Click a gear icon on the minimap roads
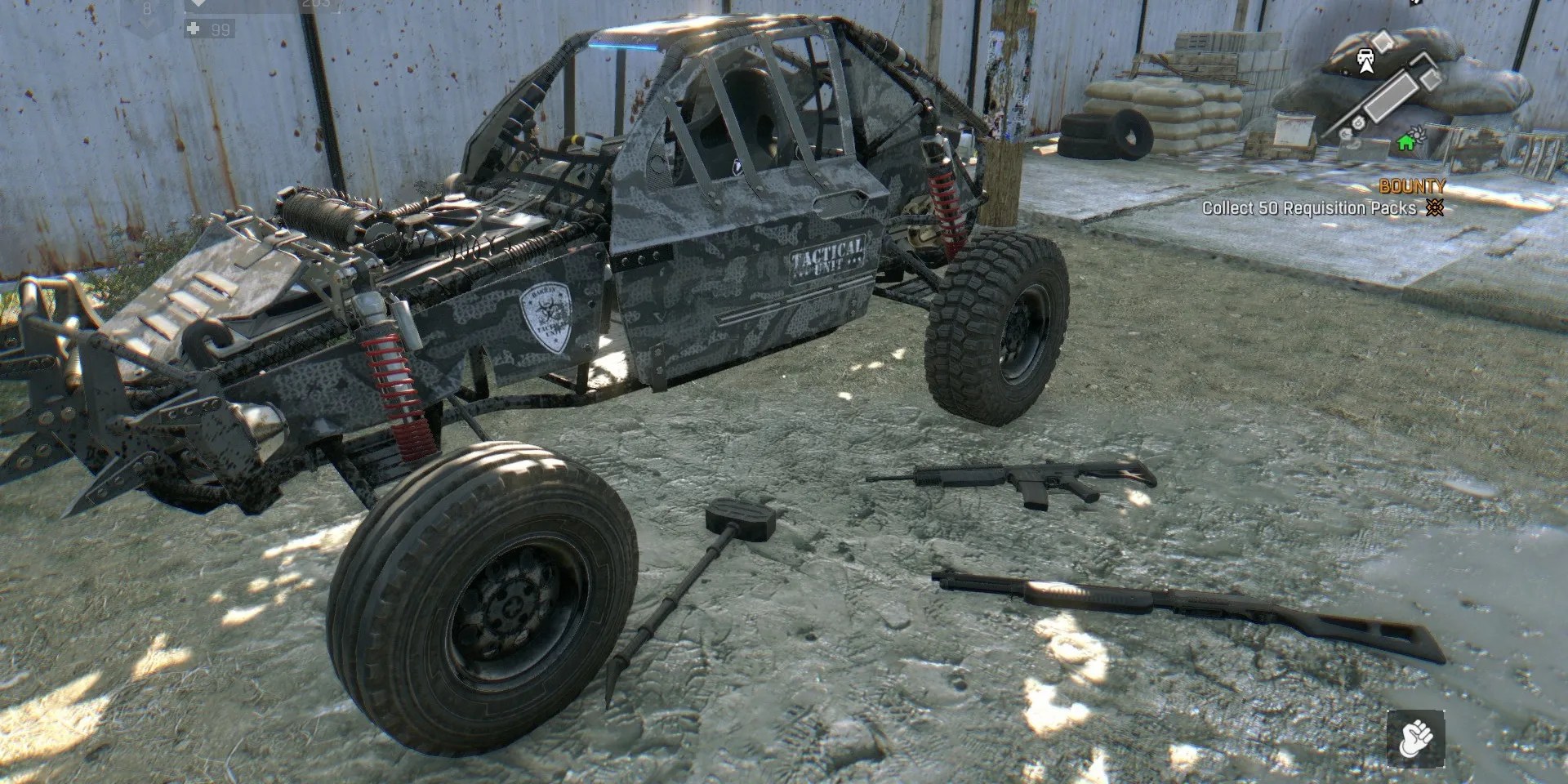Screen dimensions: 1568x784 click(x=1358, y=122)
